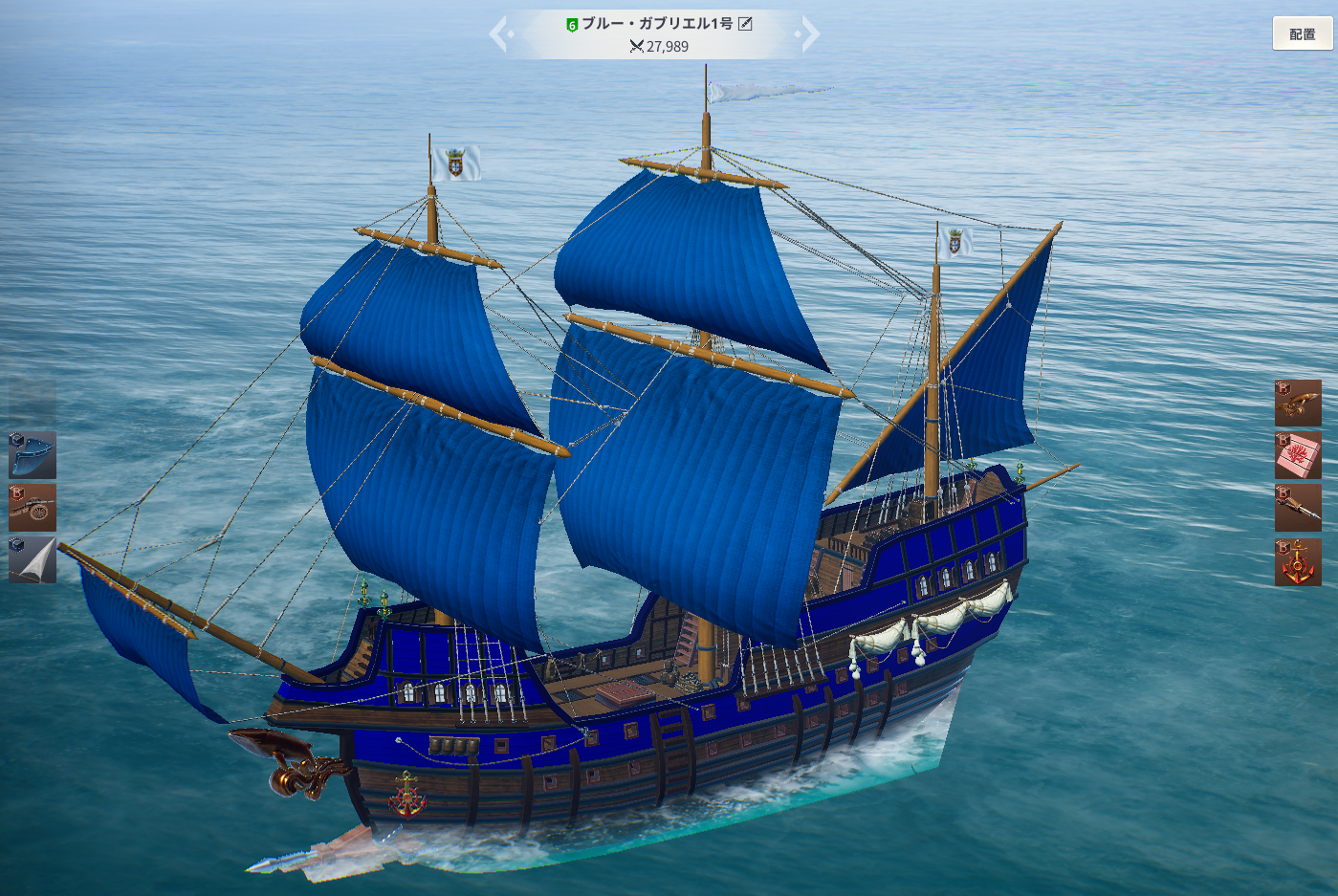
Task: Open the 配置 button
Action: (1302, 34)
